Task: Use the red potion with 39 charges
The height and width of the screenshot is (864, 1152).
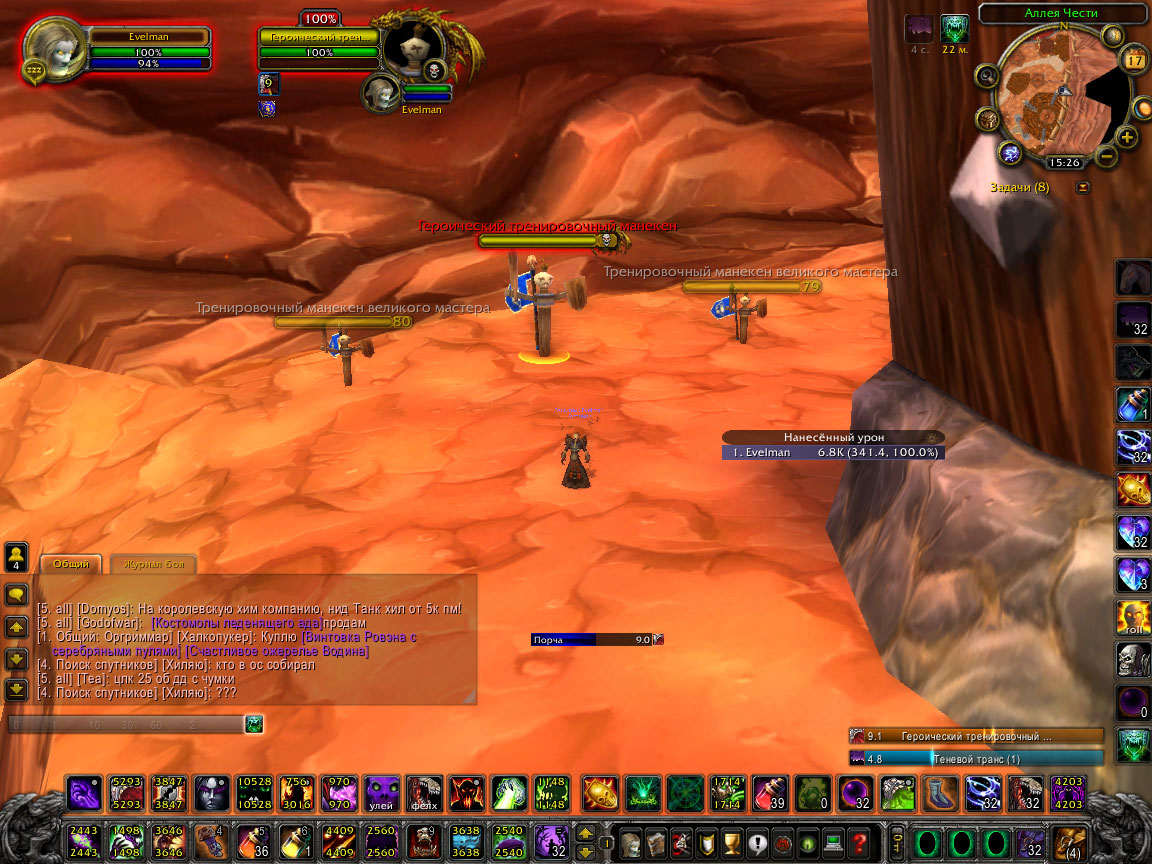Action: point(768,794)
